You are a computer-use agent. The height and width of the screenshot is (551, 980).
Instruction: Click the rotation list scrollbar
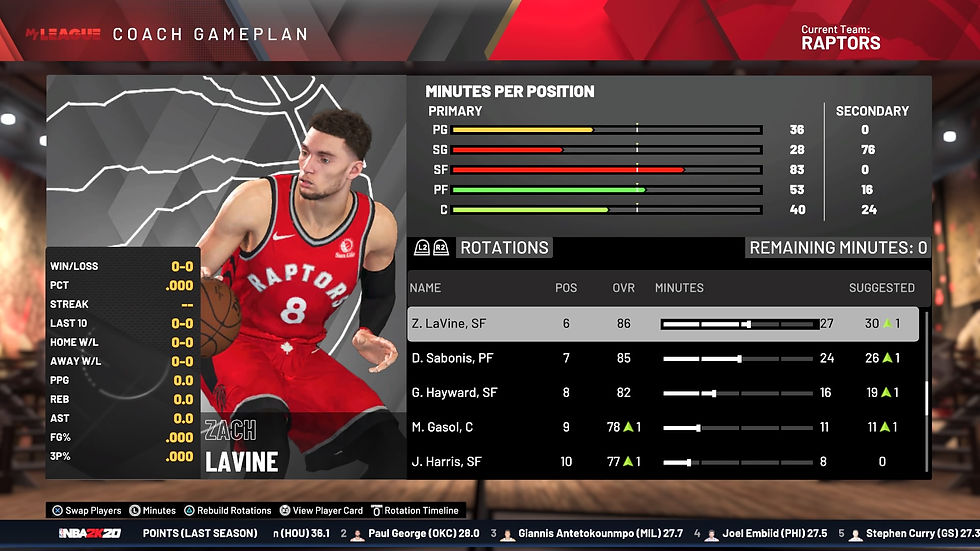[926, 400]
